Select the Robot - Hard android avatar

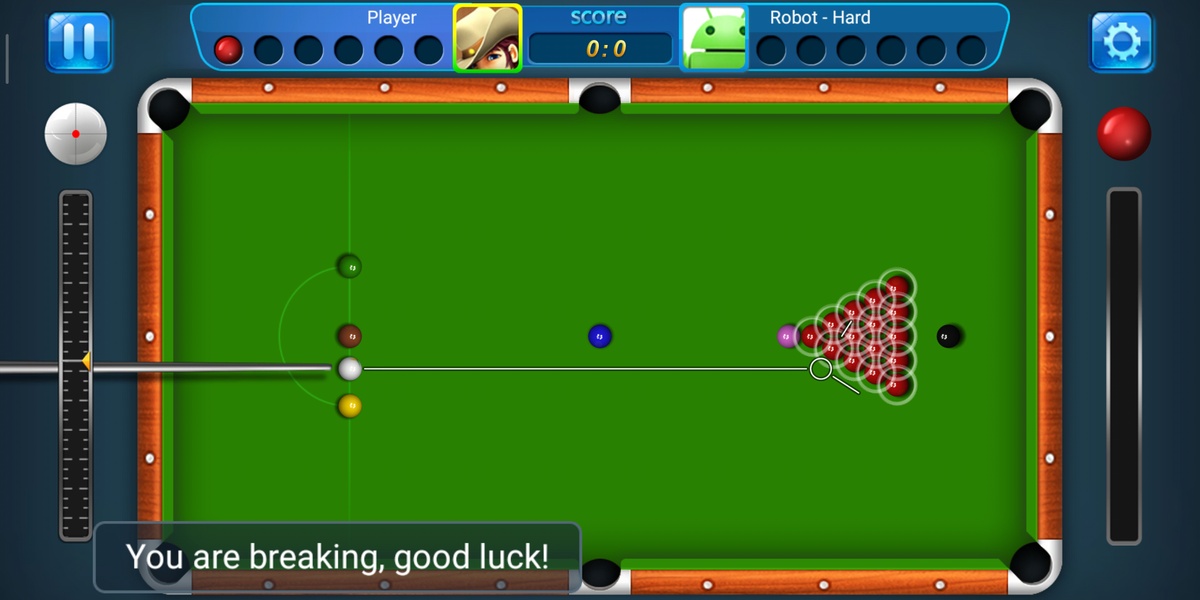[714, 39]
